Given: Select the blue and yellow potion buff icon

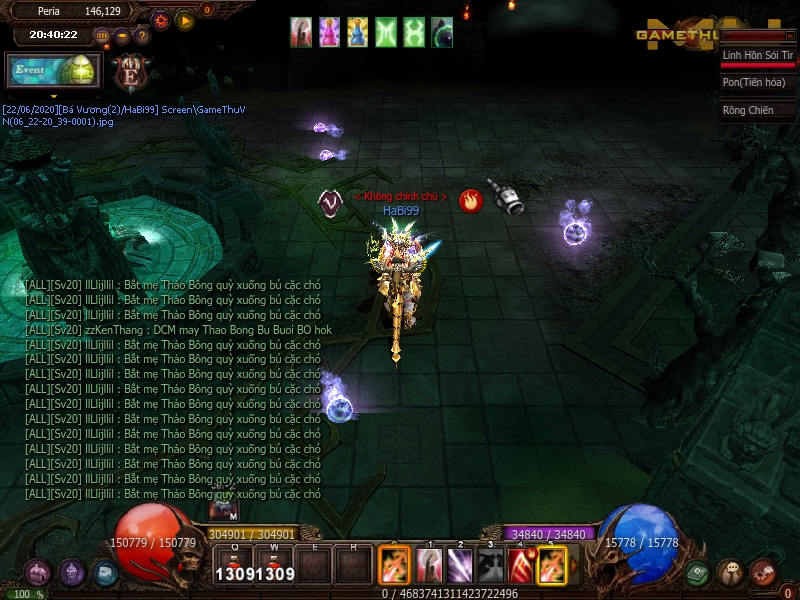Looking at the screenshot, I should pos(357,33).
